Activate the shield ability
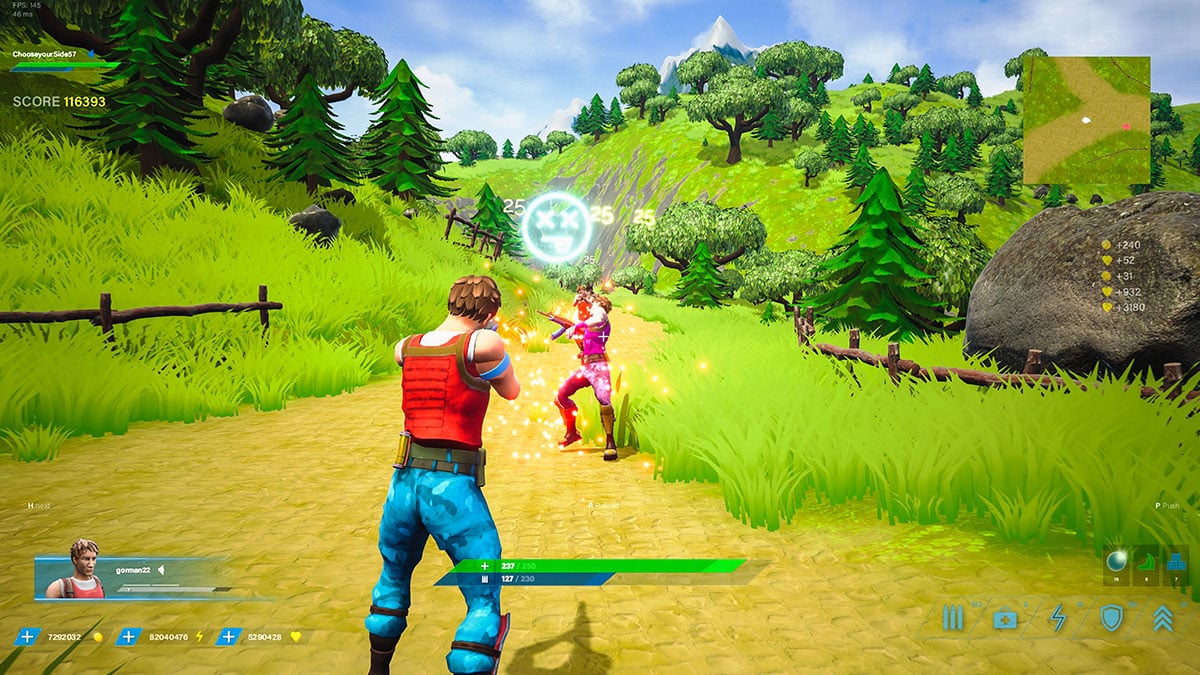1200x675 pixels. 1110,618
